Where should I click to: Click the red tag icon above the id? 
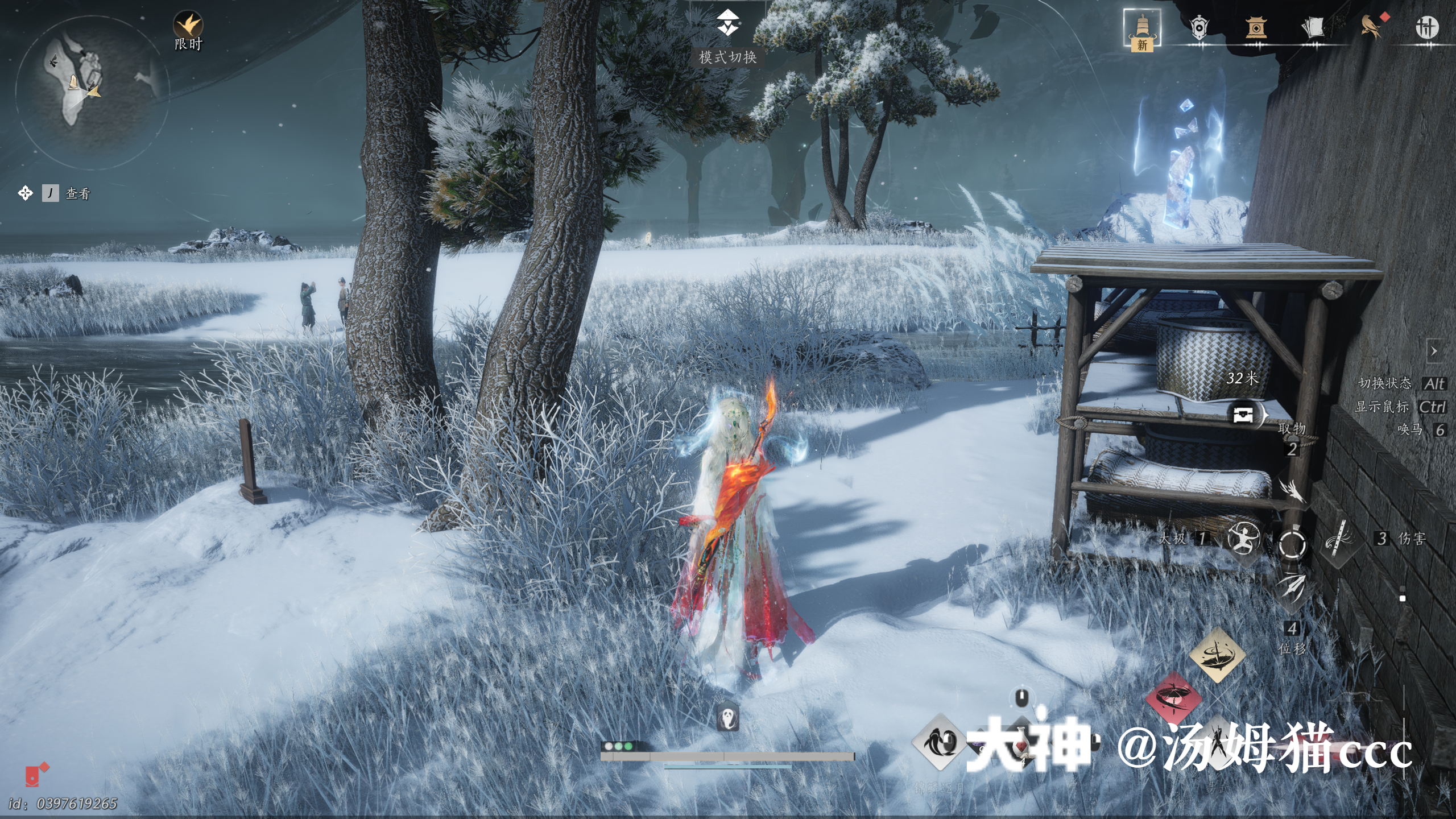pos(35,775)
